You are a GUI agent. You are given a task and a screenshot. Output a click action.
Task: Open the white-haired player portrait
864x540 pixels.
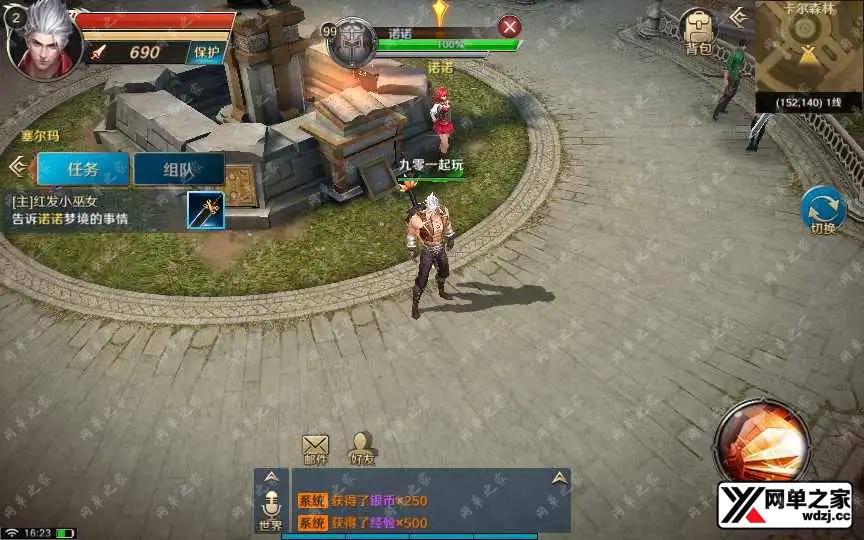click(x=42, y=40)
